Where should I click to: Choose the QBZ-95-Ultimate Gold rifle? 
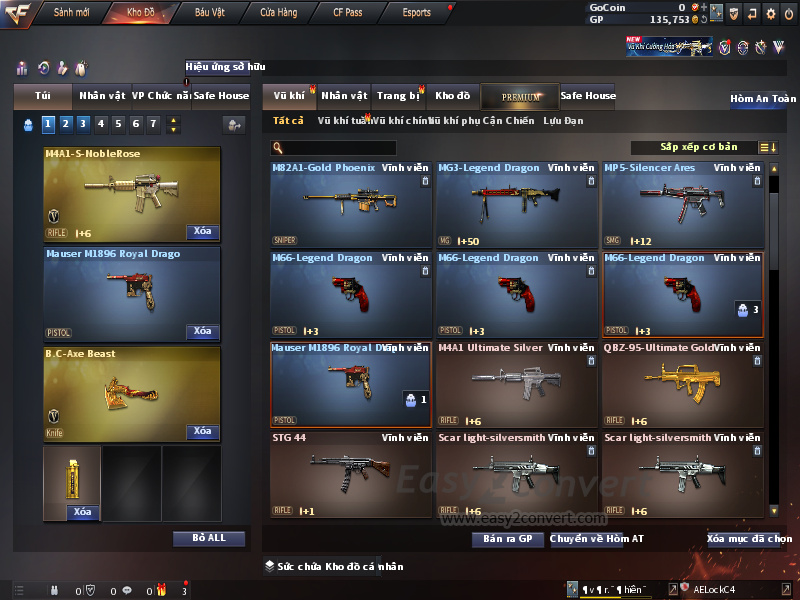pos(683,384)
